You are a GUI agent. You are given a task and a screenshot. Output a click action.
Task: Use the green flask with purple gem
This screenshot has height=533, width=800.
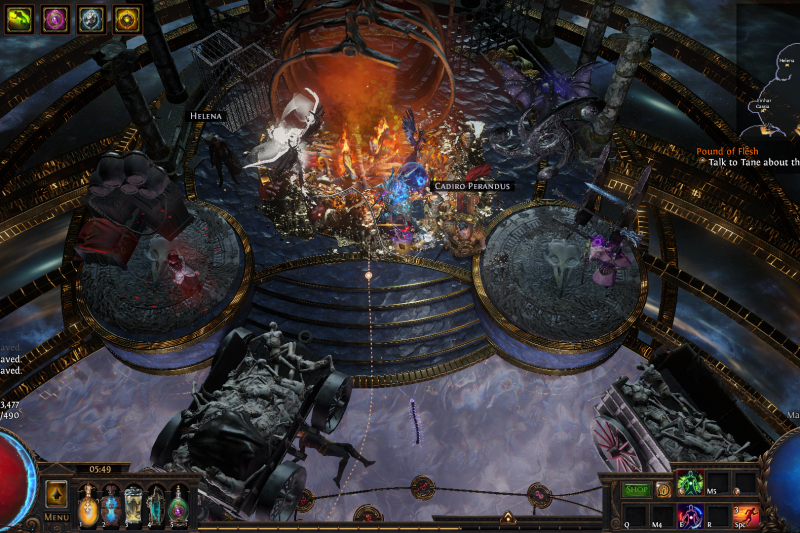click(x=178, y=503)
